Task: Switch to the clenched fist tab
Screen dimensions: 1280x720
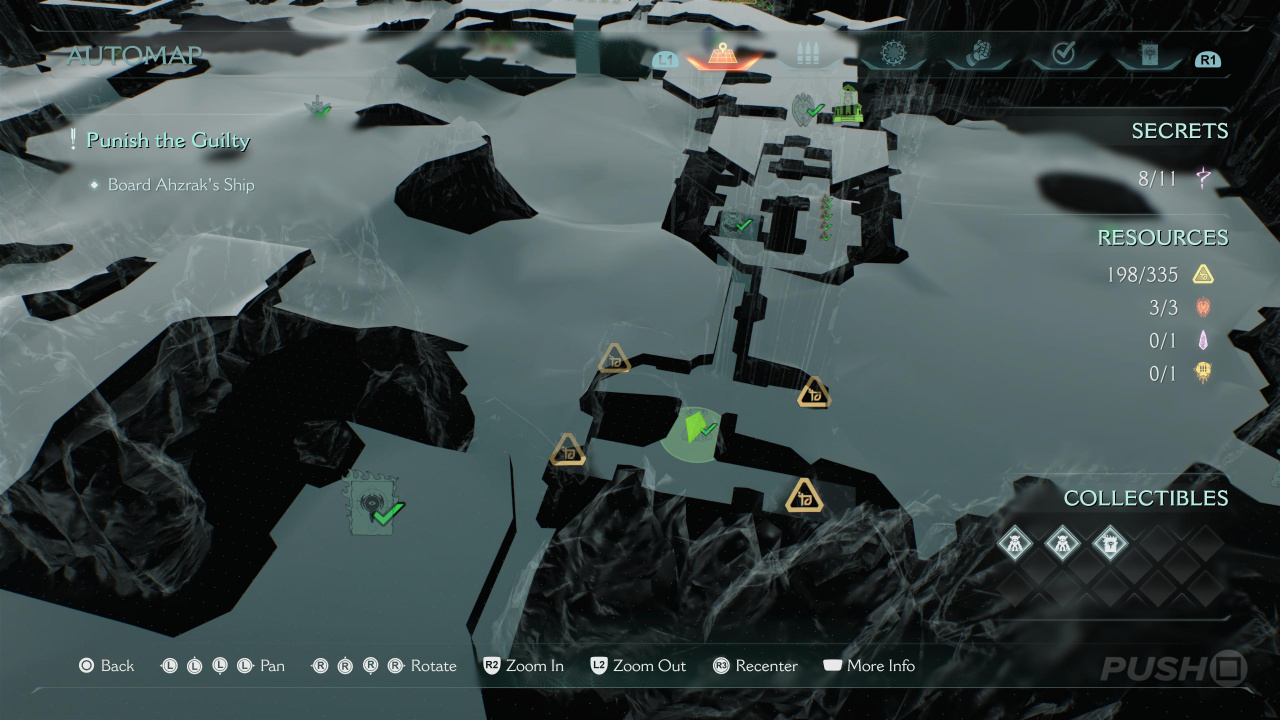Action: (x=977, y=55)
